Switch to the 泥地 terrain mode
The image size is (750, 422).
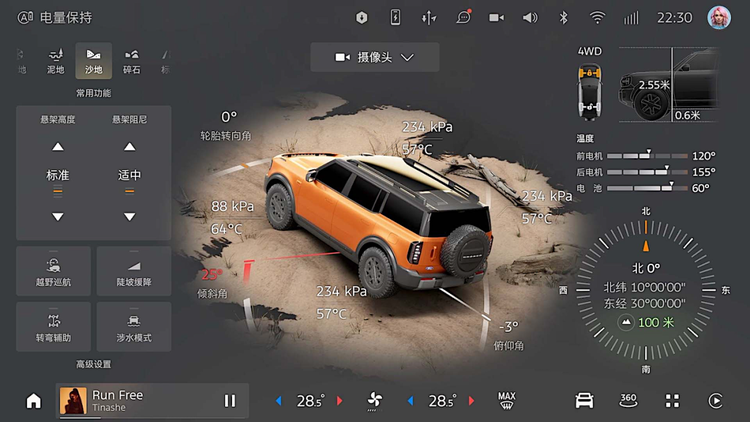click(x=55, y=60)
